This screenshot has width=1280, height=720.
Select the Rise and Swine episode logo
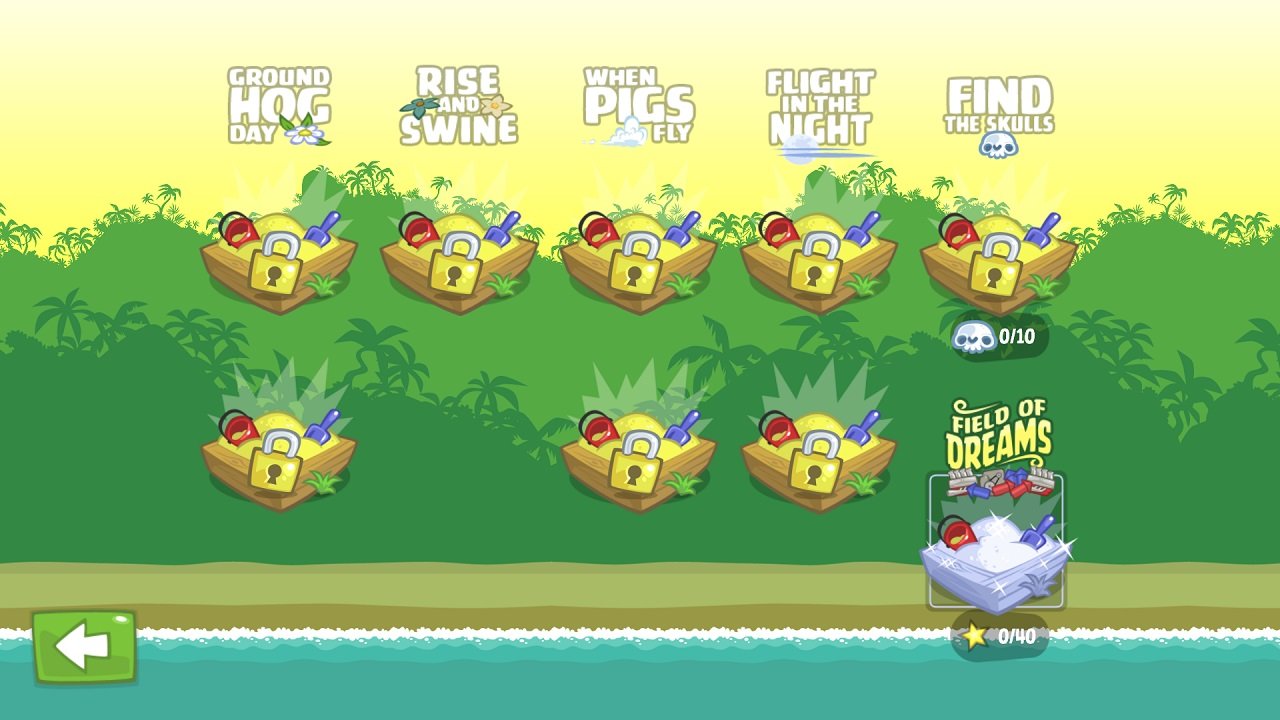click(455, 100)
